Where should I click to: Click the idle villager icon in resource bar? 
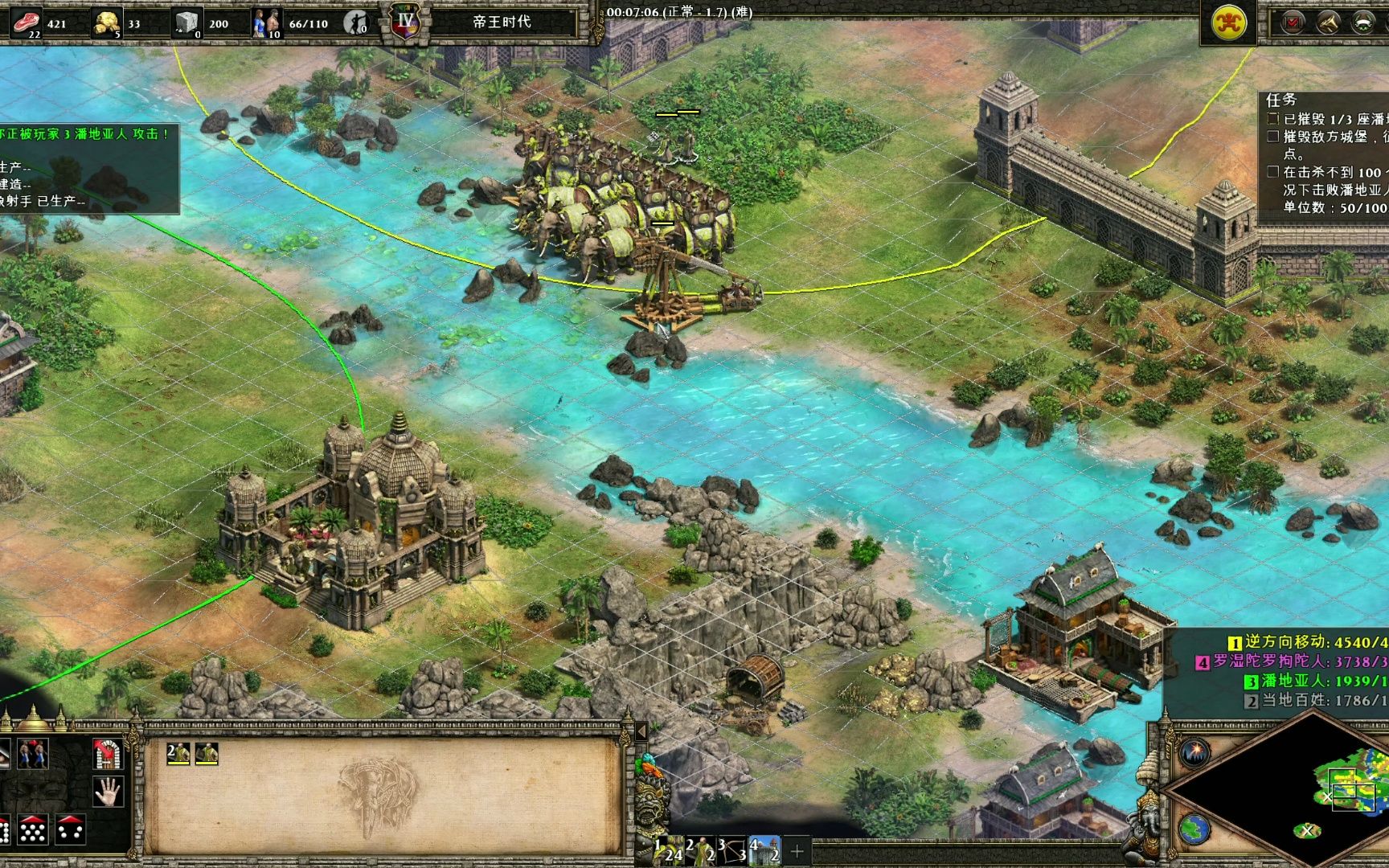click(354, 23)
